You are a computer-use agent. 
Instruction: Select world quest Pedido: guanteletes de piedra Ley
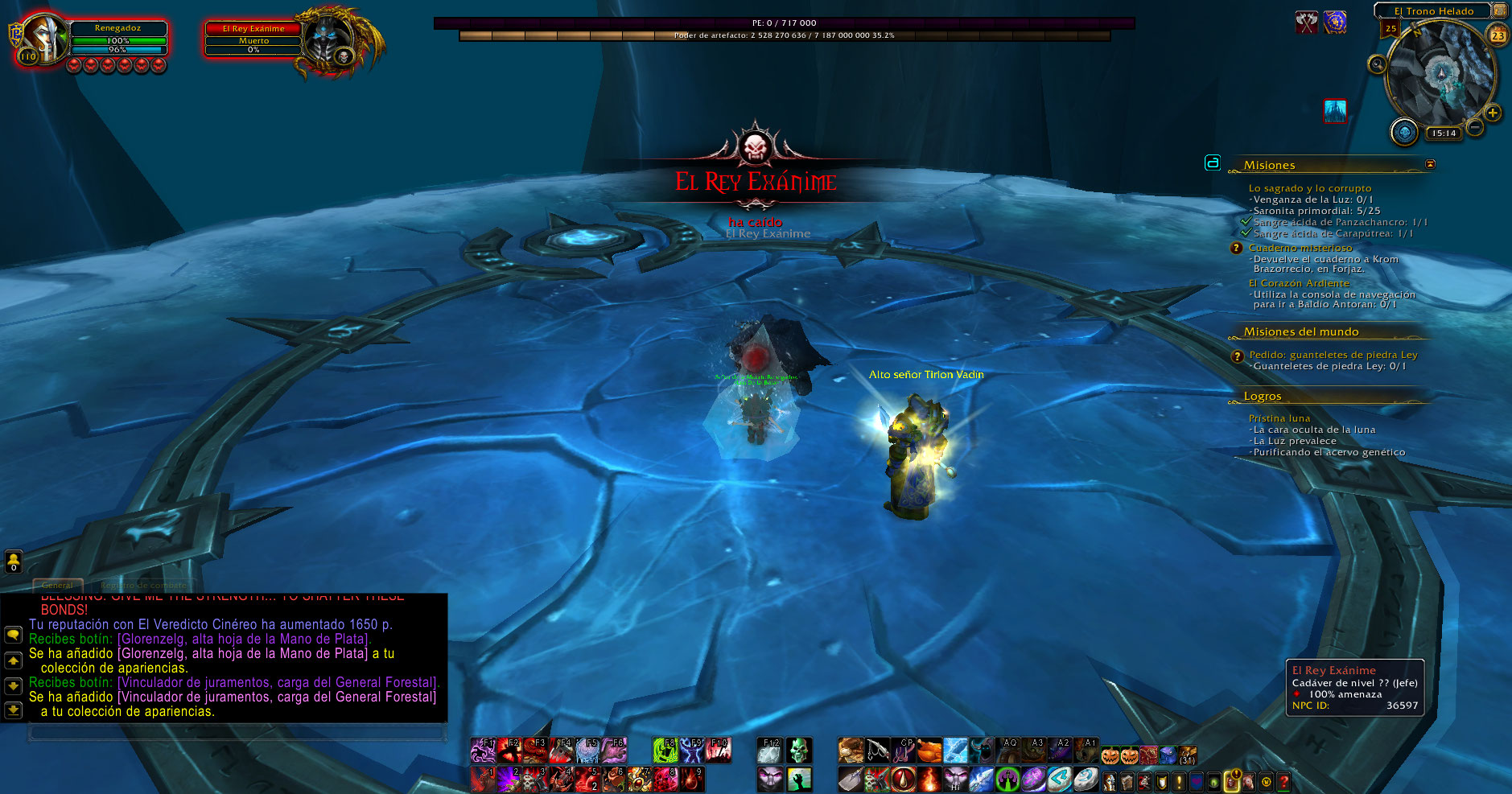[x=1333, y=355]
